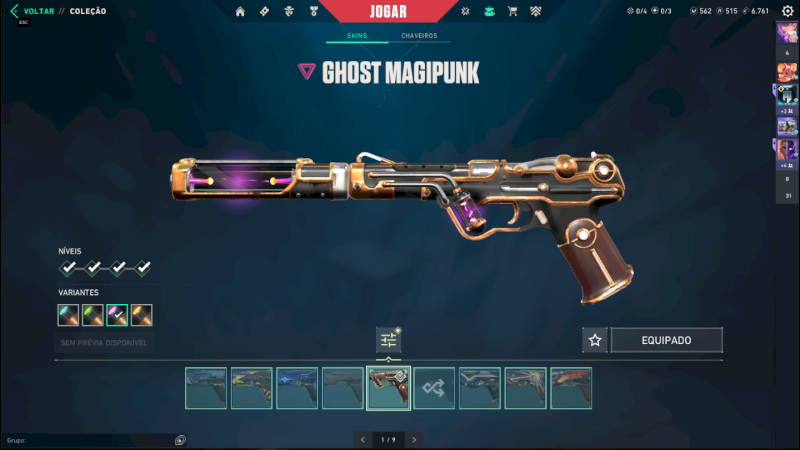The image size is (800, 450).
Task: Open the collection icon in top bar
Action: click(489, 11)
